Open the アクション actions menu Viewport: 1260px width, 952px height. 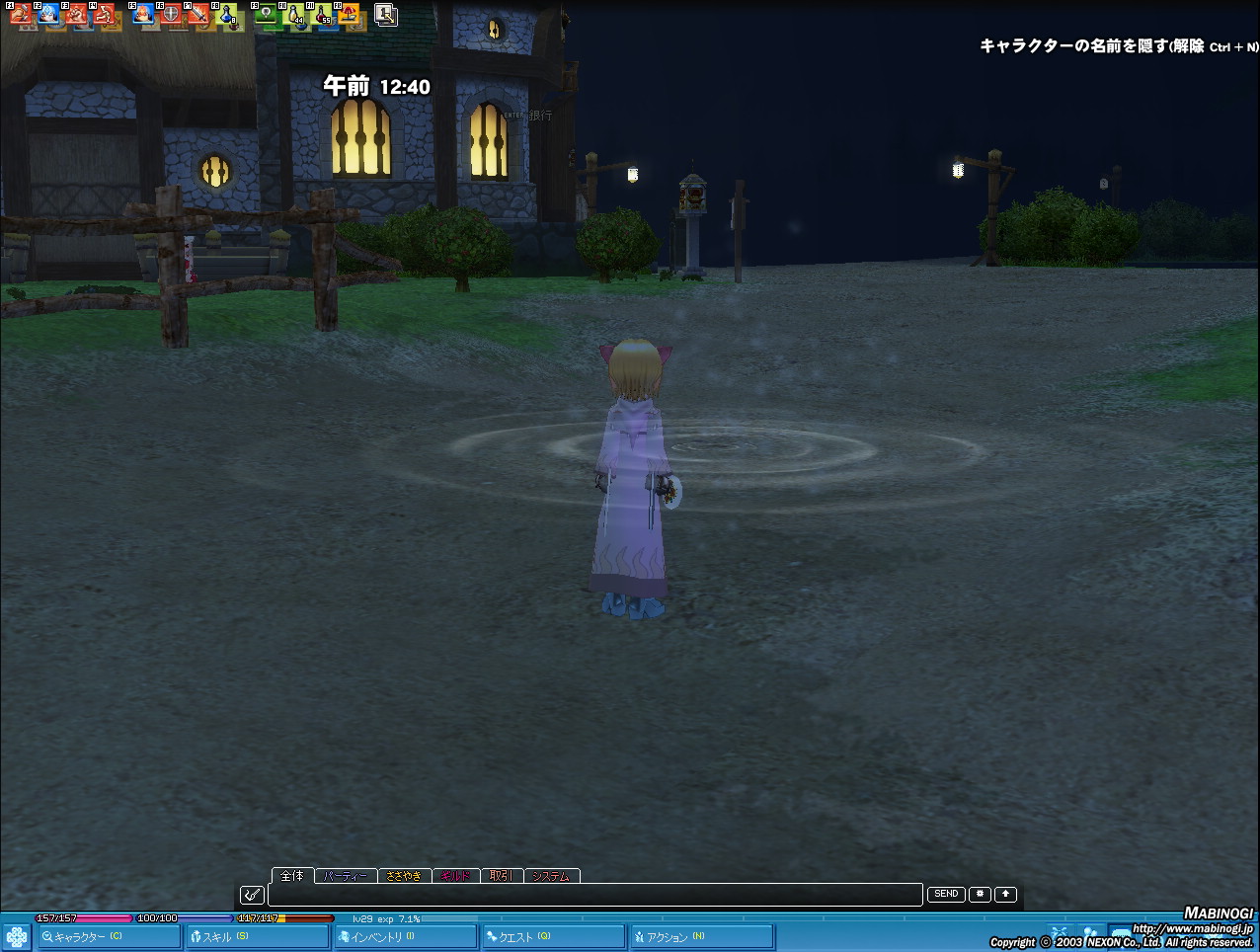pyautogui.click(x=701, y=936)
